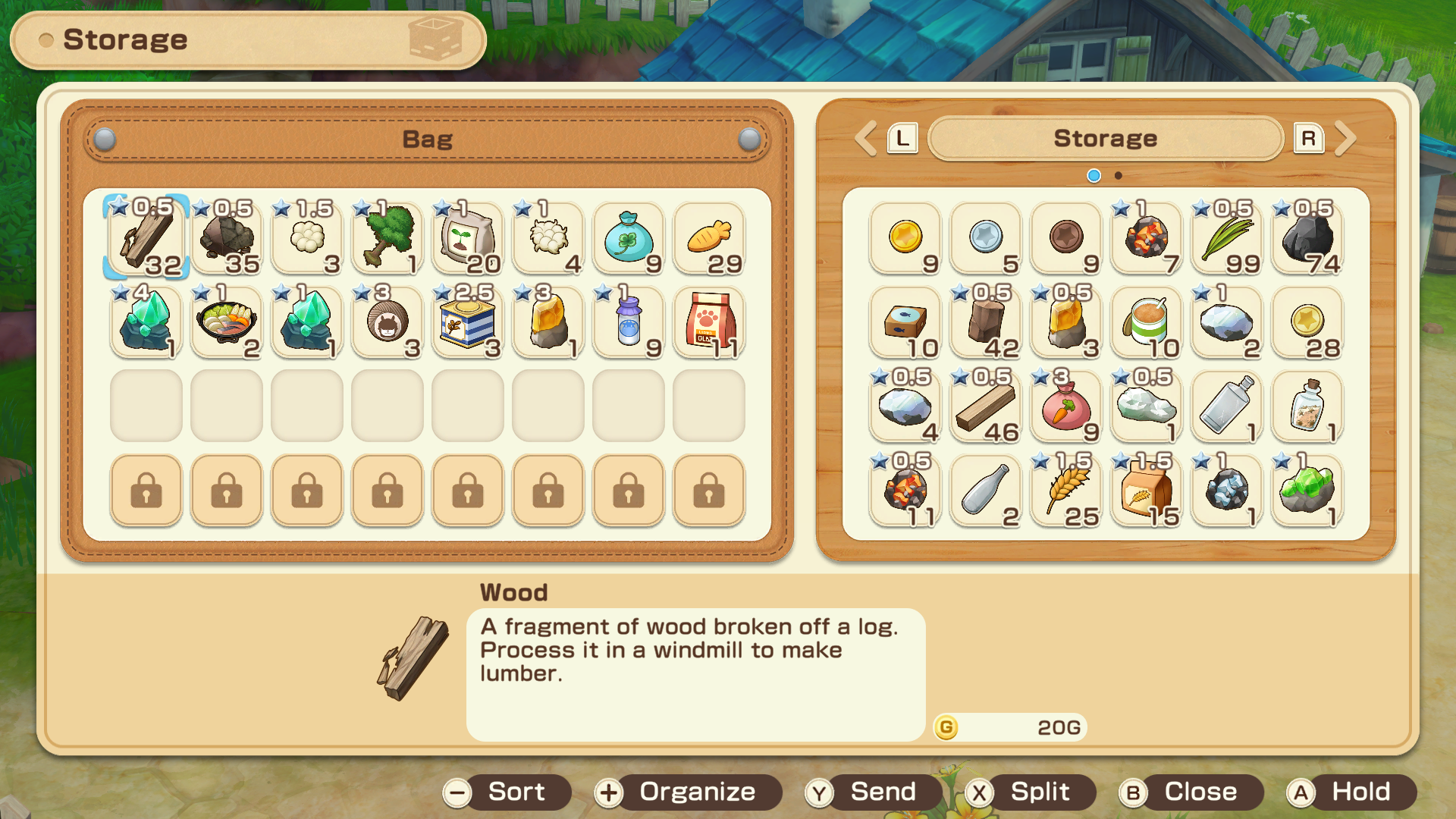Organize the bag contents
Screen dimensions: 1456x819
(687, 792)
